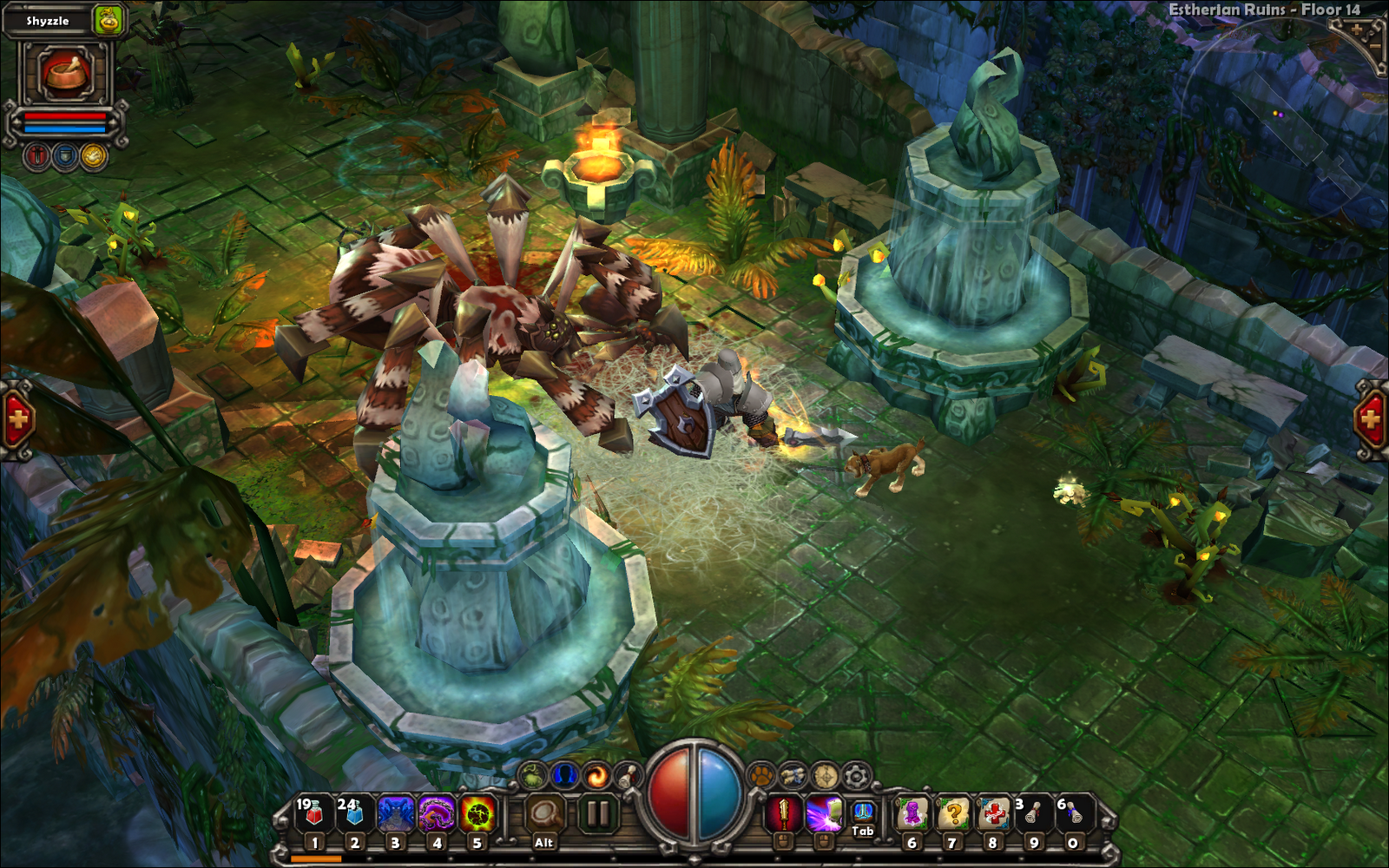Open the pet paw print panel
Screen dimensions: 1389x868
click(x=761, y=774)
